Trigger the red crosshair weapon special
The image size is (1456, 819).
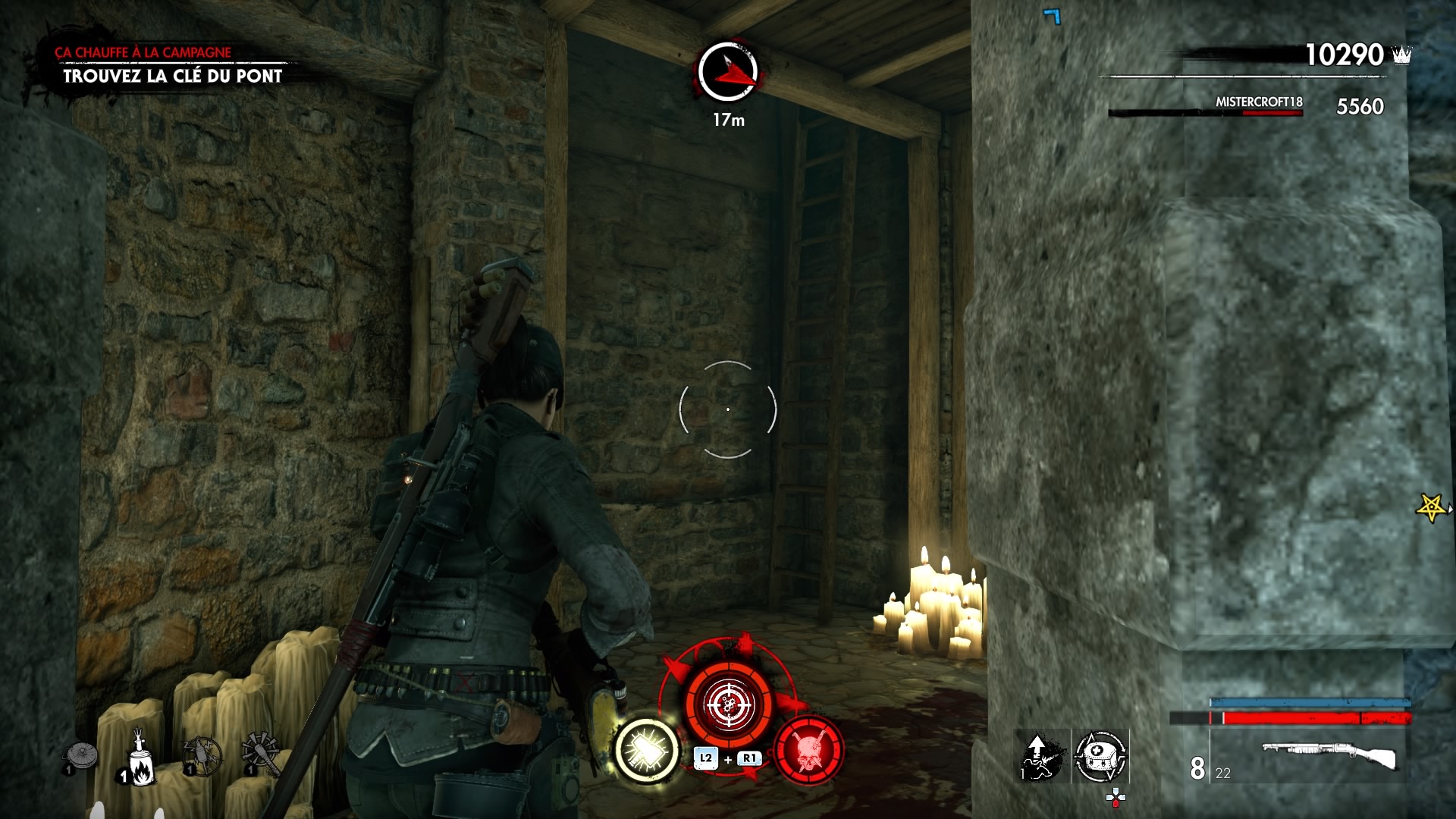(x=729, y=704)
